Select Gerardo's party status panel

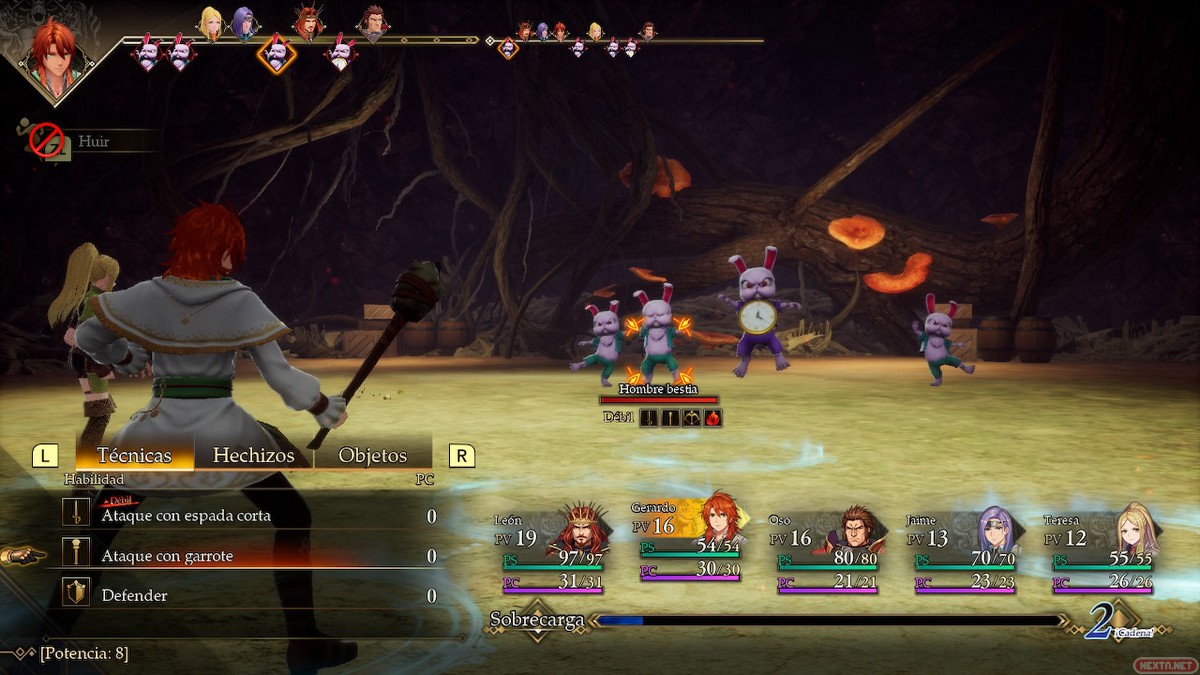point(686,547)
